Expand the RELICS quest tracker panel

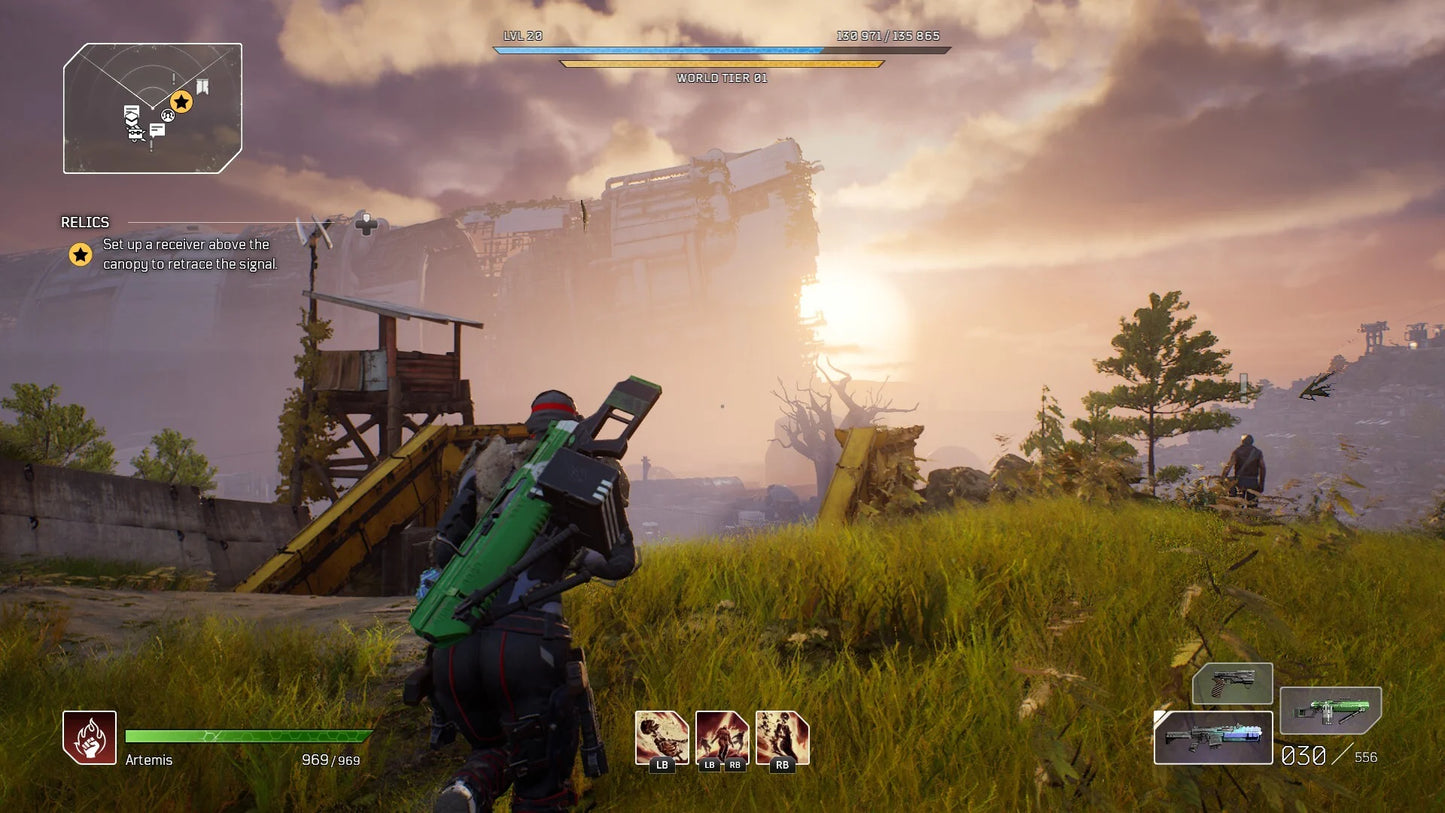pos(85,222)
